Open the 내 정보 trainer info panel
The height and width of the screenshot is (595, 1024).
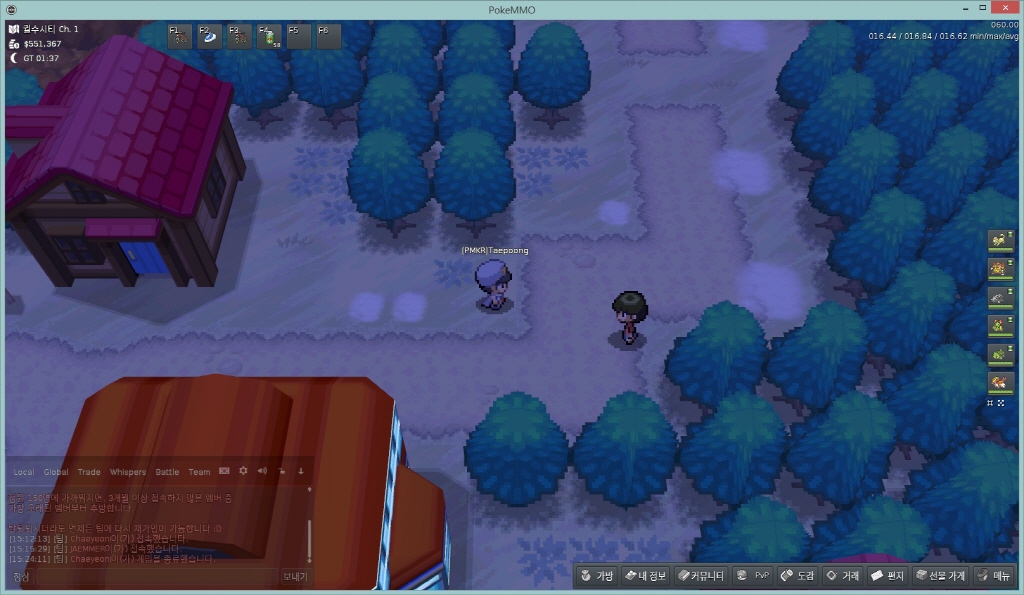[x=644, y=576]
